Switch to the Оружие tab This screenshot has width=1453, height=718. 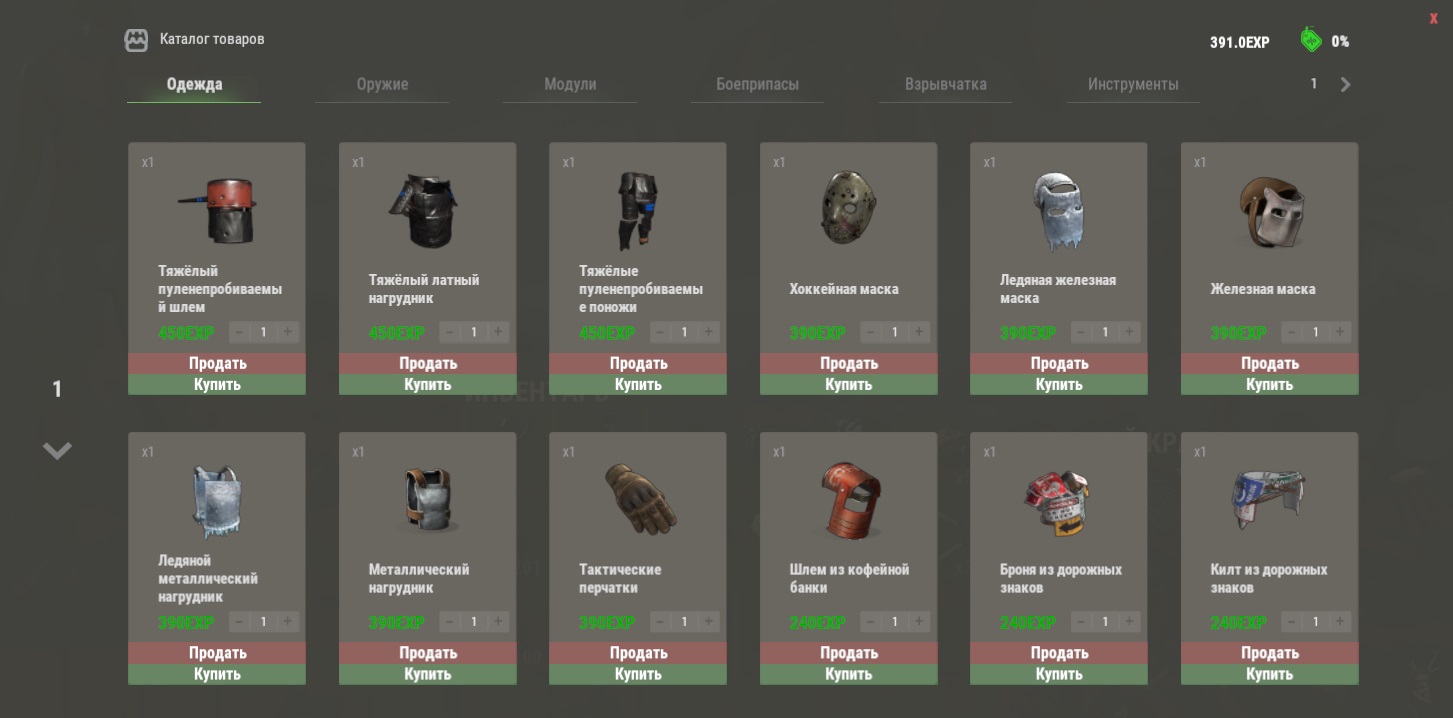(x=382, y=85)
